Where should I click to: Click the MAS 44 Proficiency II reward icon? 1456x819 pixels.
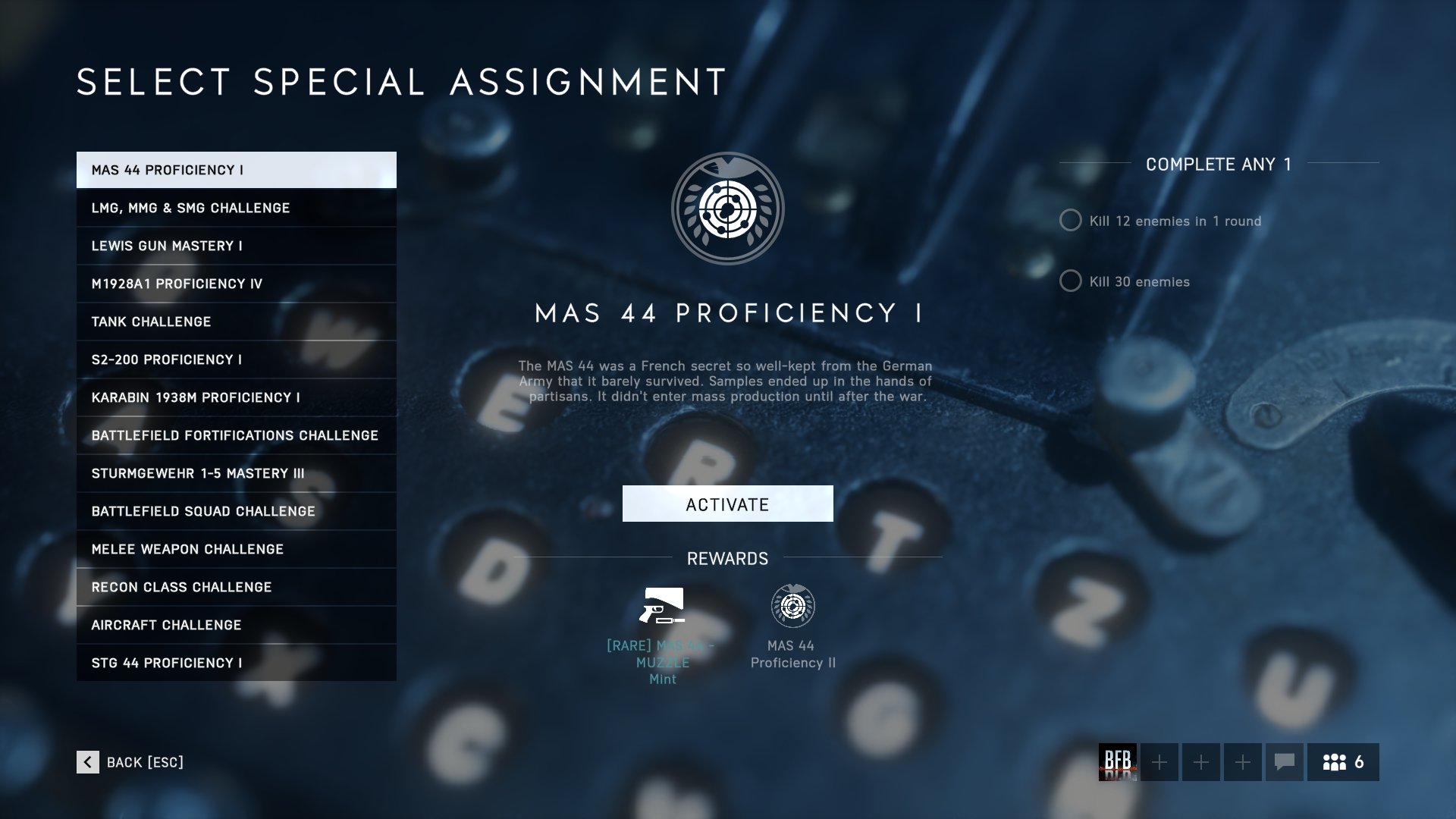click(792, 607)
